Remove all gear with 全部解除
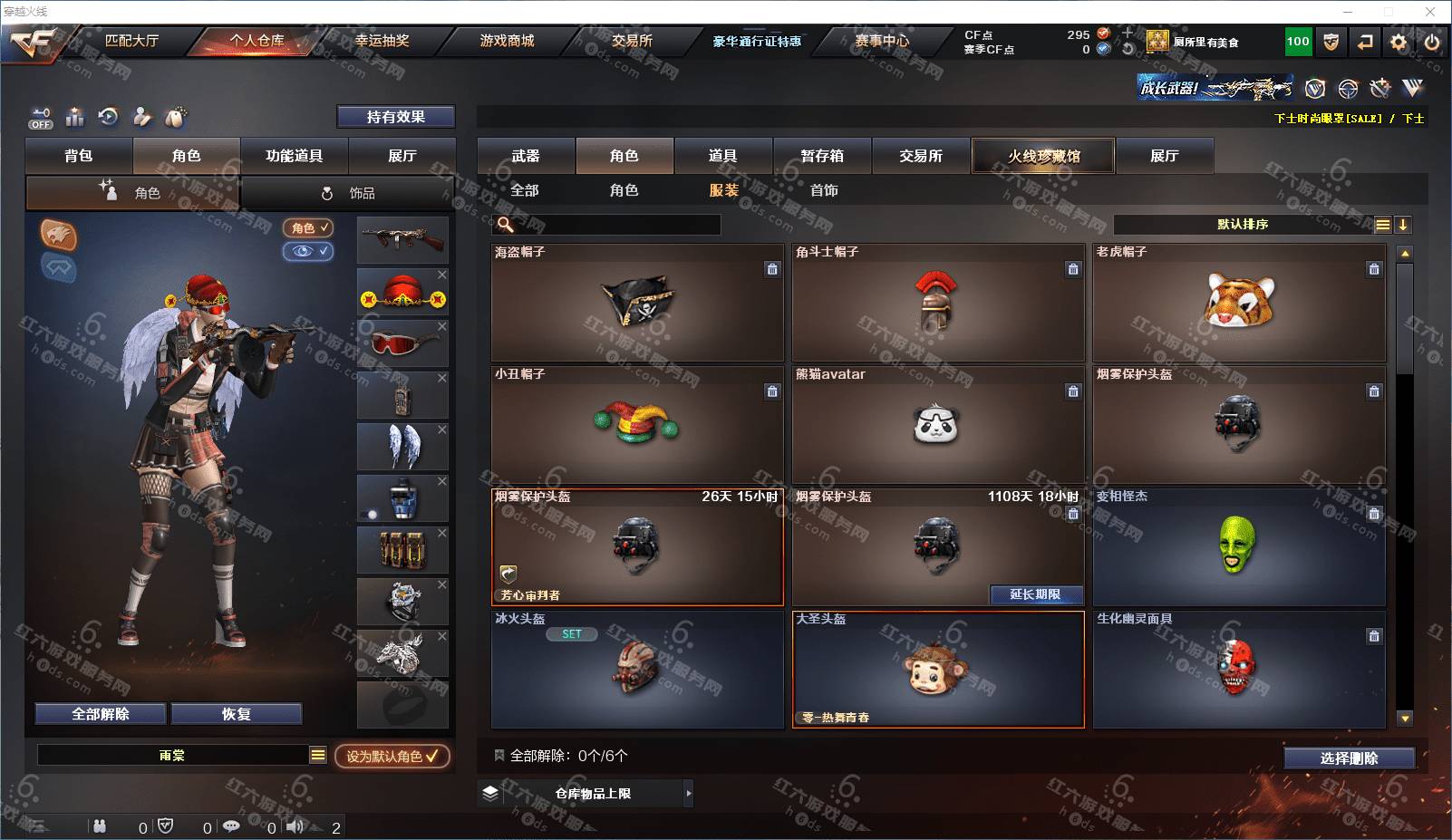Viewport: 1452px width, 840px height. 101,714
